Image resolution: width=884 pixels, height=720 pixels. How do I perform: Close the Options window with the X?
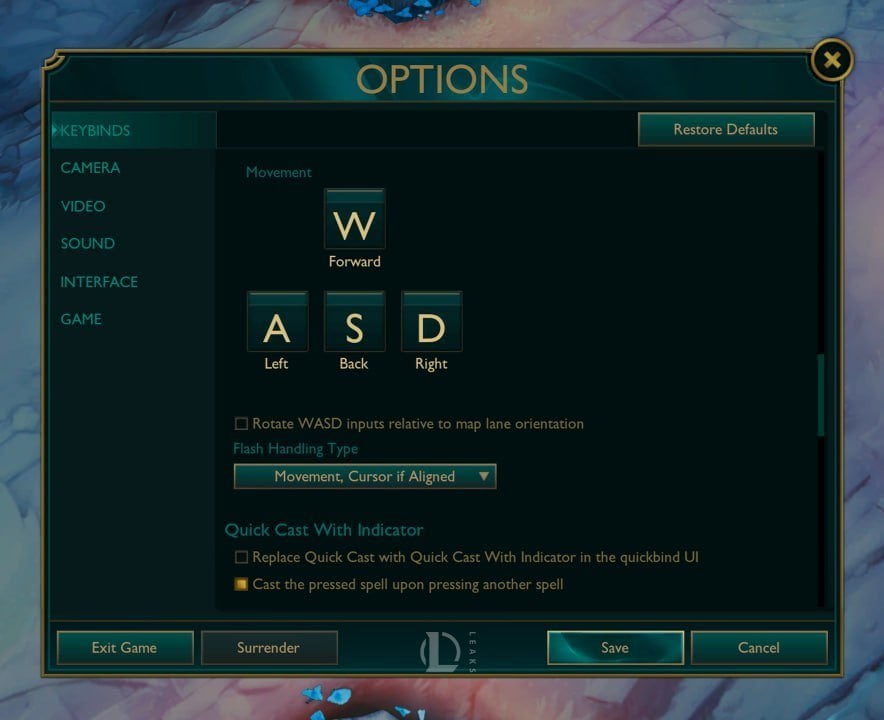pyautogui.click(x=831, y=62)
